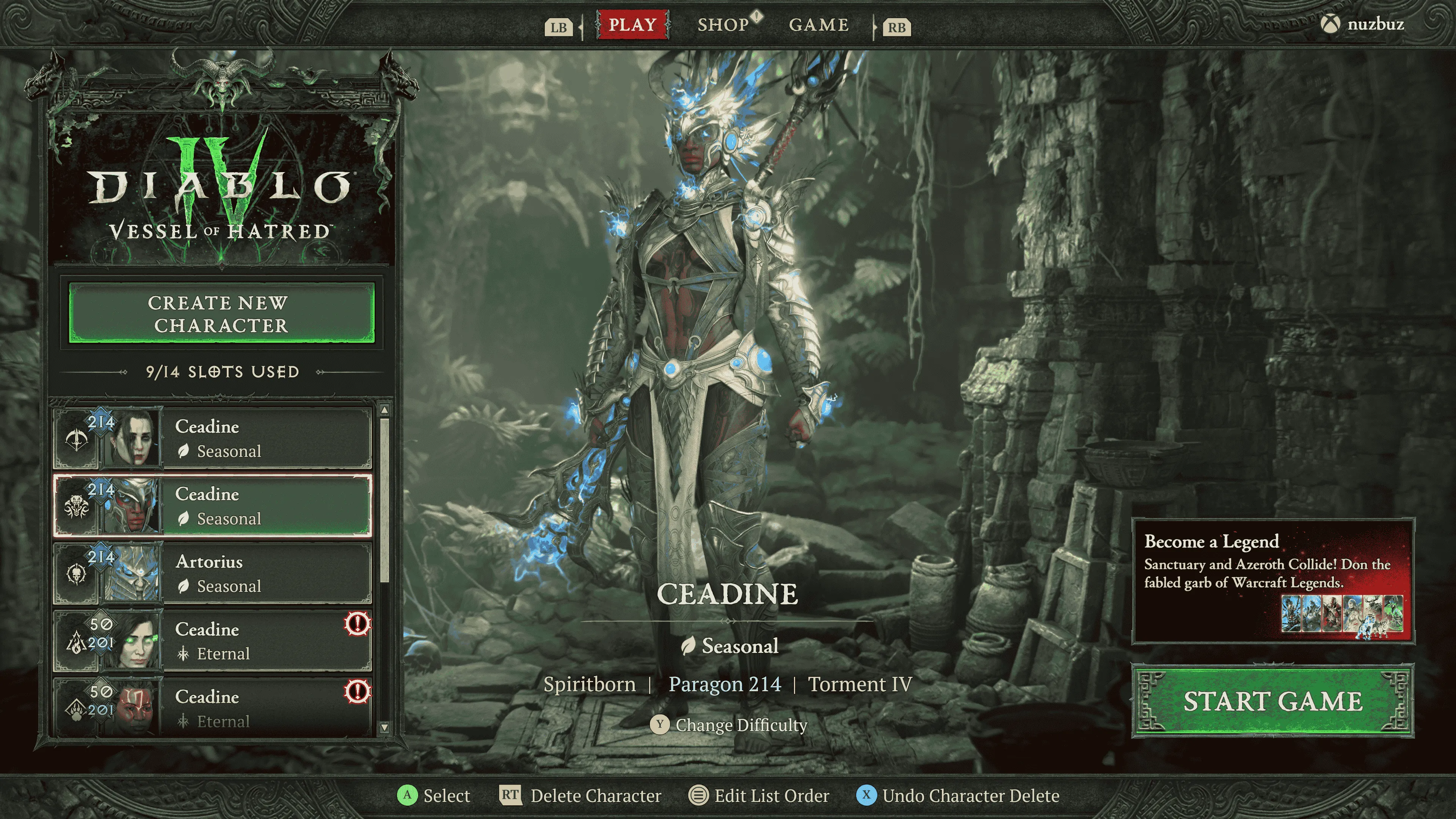The image size is (1456, 819).
Task: Click the character list scroll-up arrow
Action: (384, 409)
